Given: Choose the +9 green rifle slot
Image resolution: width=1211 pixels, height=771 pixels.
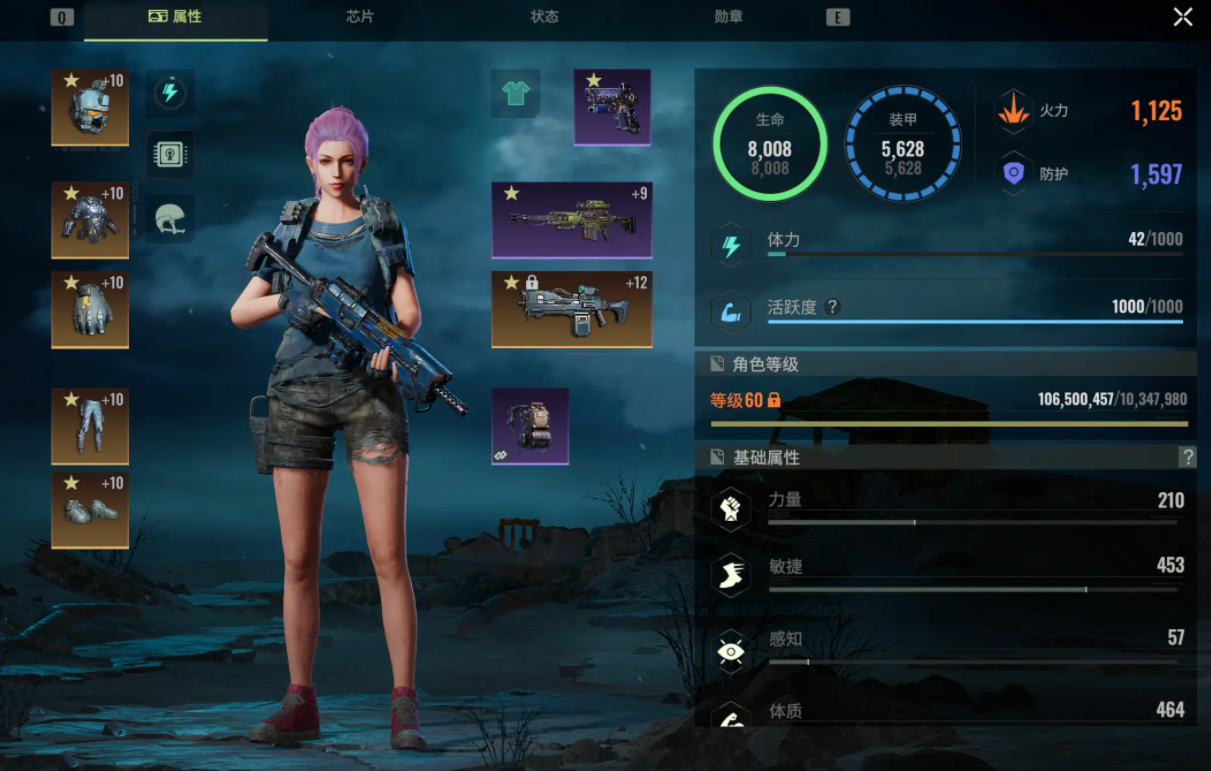Looking at the screenshot, I should pos(572,220).
